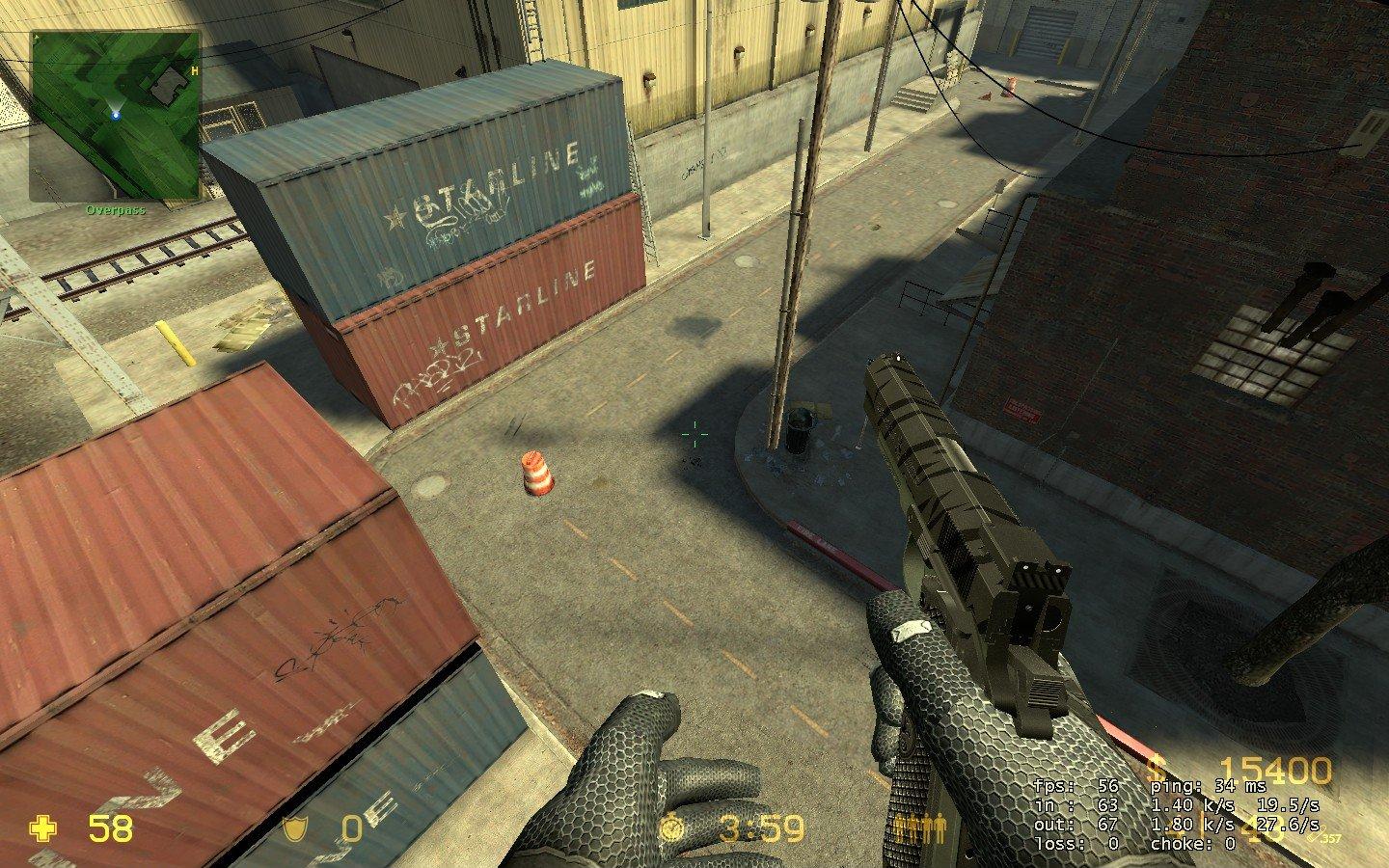Image resolution: width=1389 pixels, height=868 pixels.
Task: Click the radar minimap
Action: coord(115,116)
